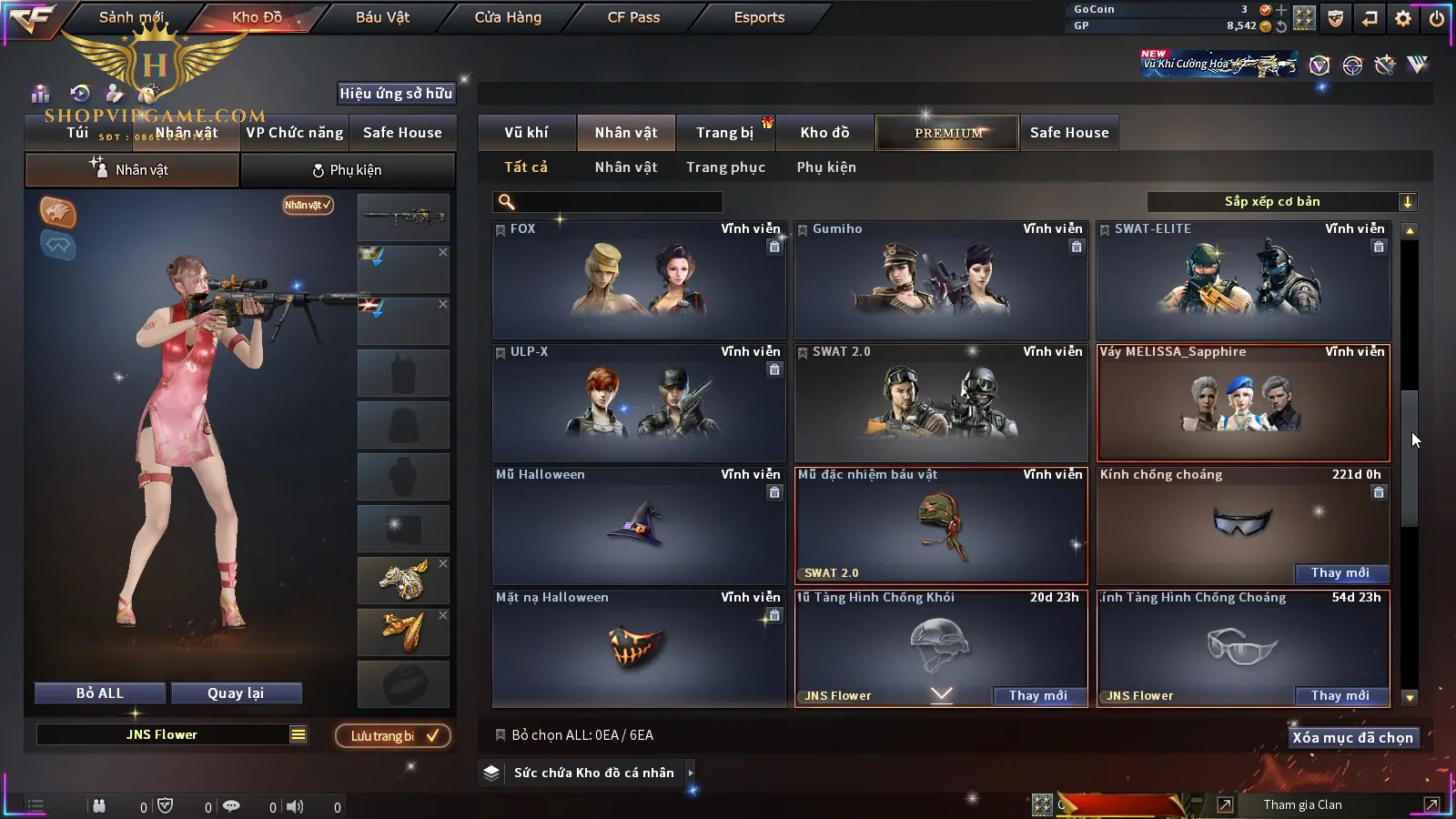Filter by Phụ kiện category
The width and height of the screenshot is (1456, 819).
coord(826,167)
